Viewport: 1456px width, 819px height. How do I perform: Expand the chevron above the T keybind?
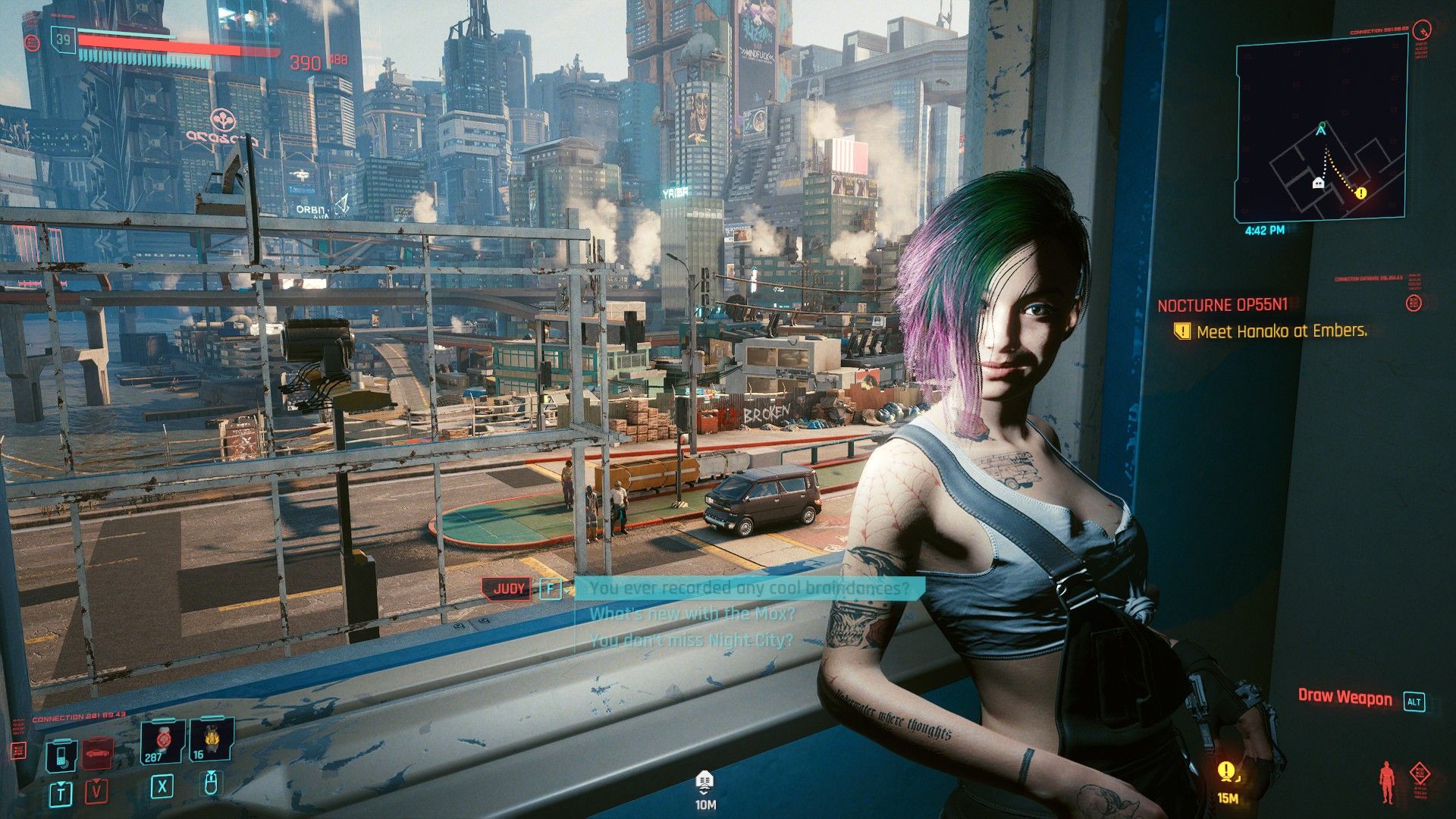(x=61, y=784)
